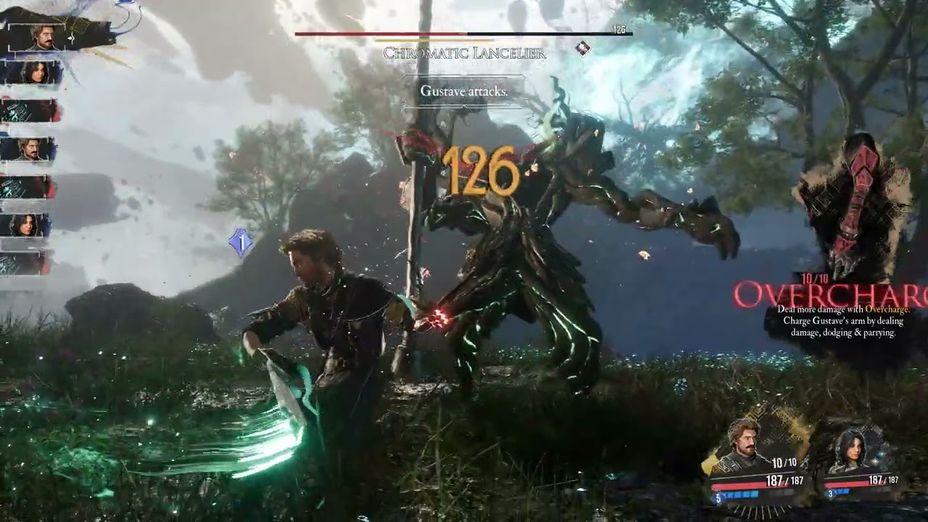
Task: Check the status icon beside Chromatic Lancelier's health bar
Action: click(x=582, y=48)
